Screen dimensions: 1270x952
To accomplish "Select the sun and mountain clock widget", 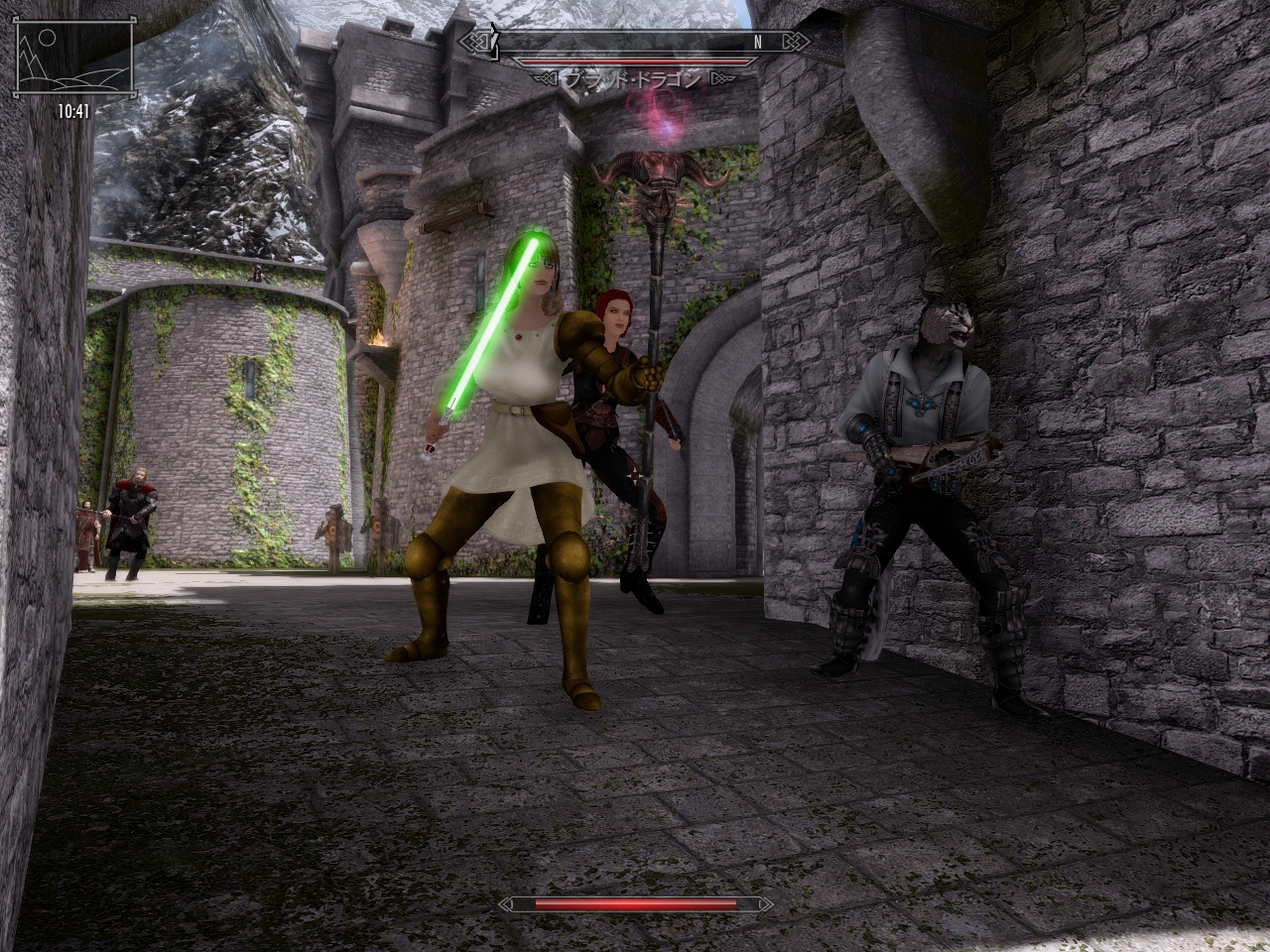I will click(73, 59).
